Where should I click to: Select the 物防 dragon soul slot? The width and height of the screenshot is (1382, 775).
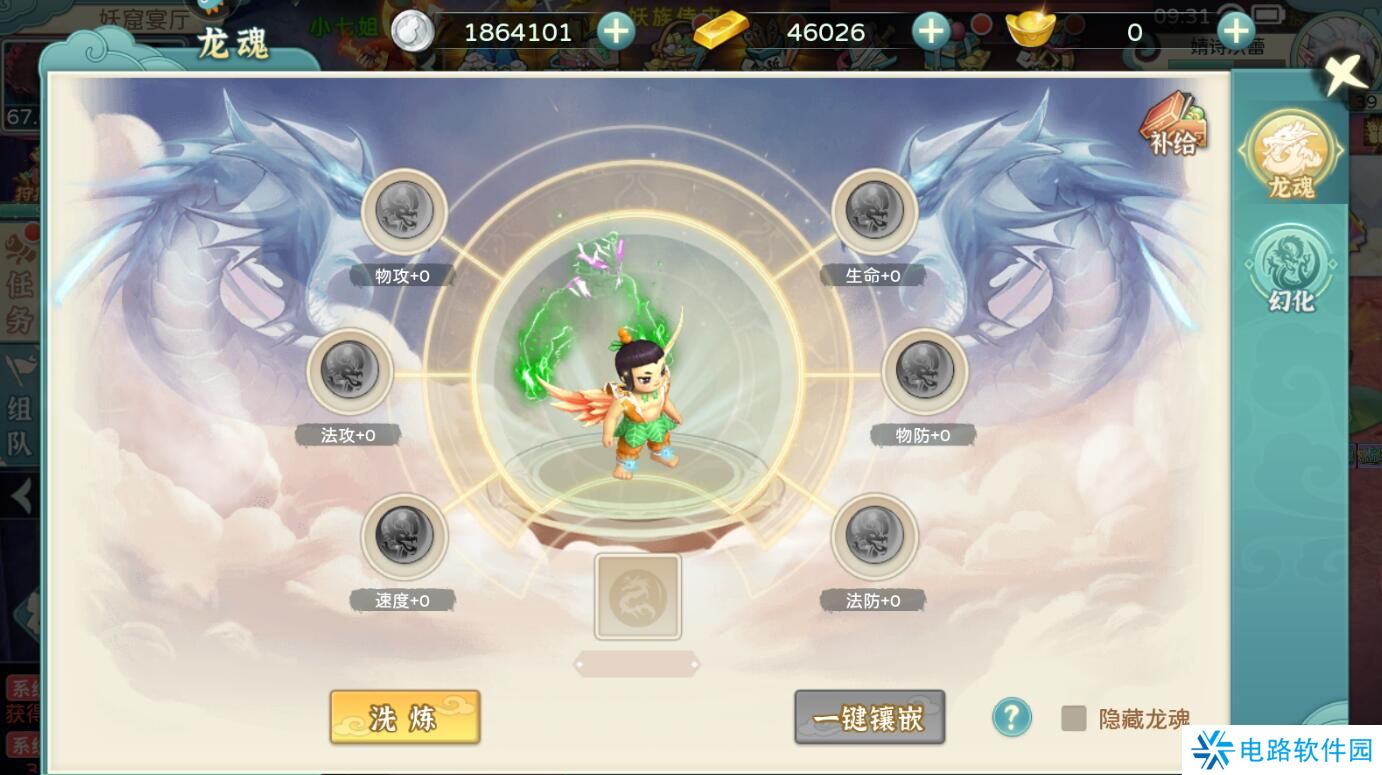pos(924,372)
